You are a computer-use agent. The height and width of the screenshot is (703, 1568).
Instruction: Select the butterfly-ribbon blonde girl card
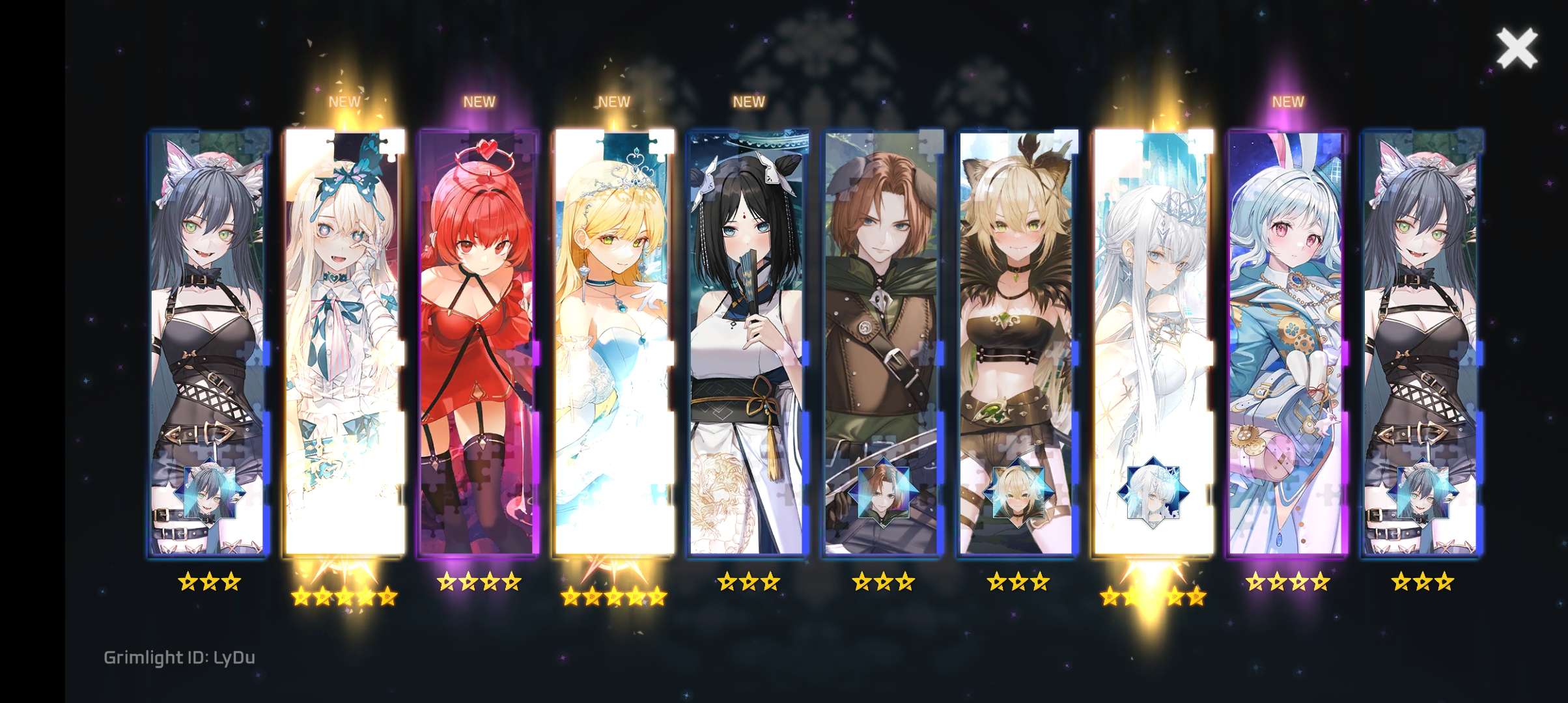pyautogui.click(x=344, y=342)
